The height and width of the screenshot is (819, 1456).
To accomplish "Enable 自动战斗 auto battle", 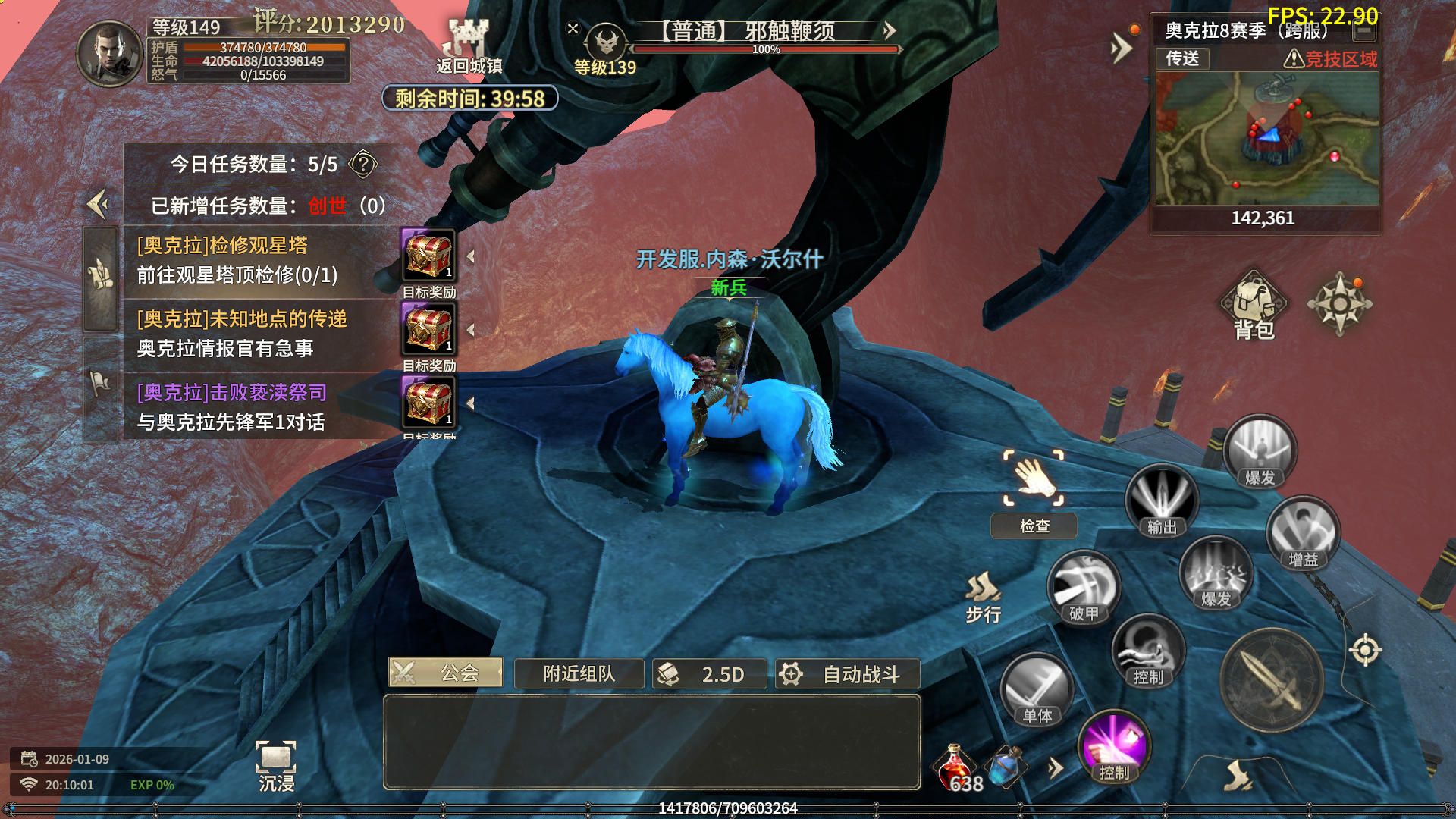I will click(847, 674).
